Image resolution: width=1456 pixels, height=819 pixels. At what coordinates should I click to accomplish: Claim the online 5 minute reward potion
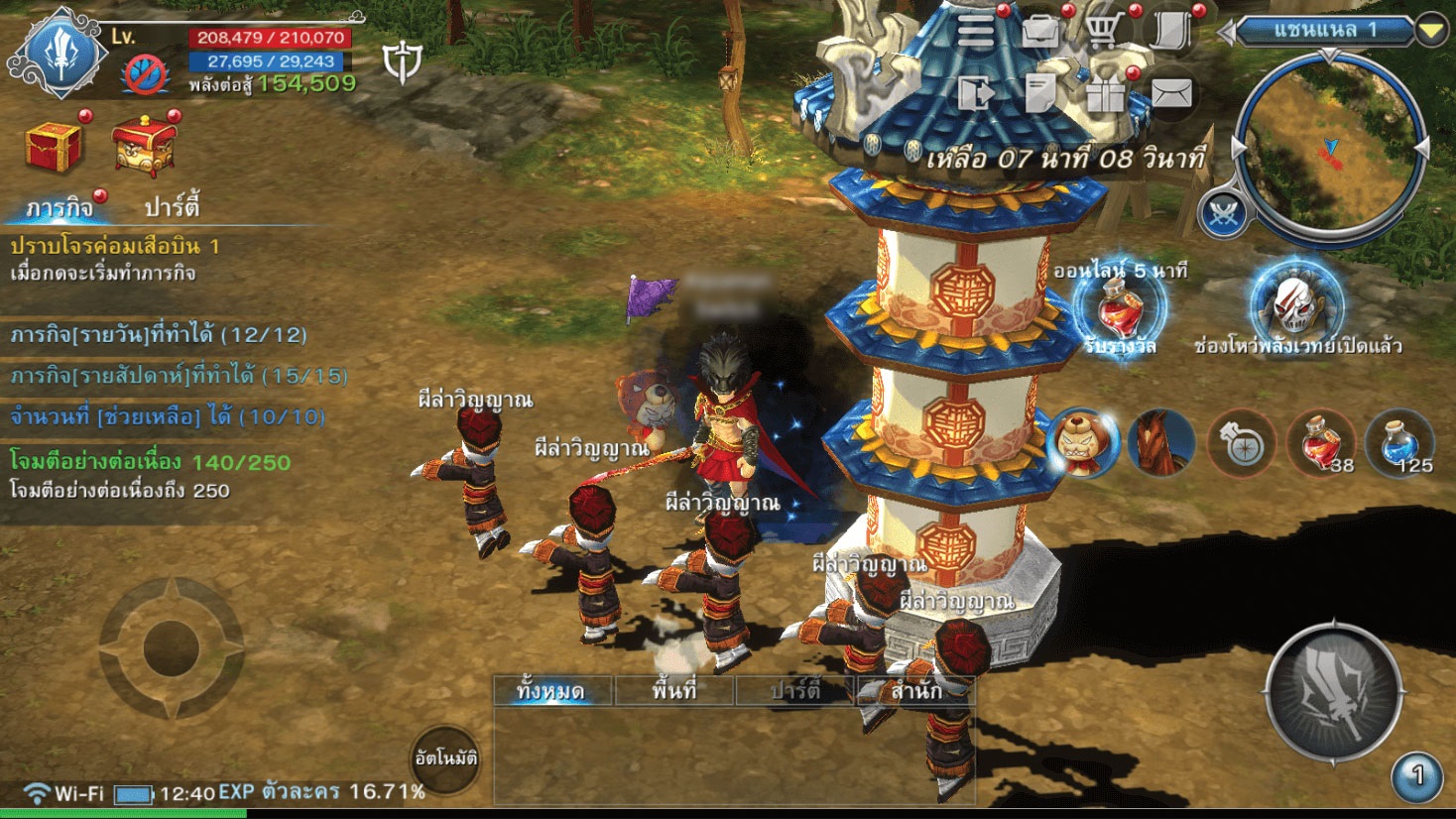point(1119,307)
